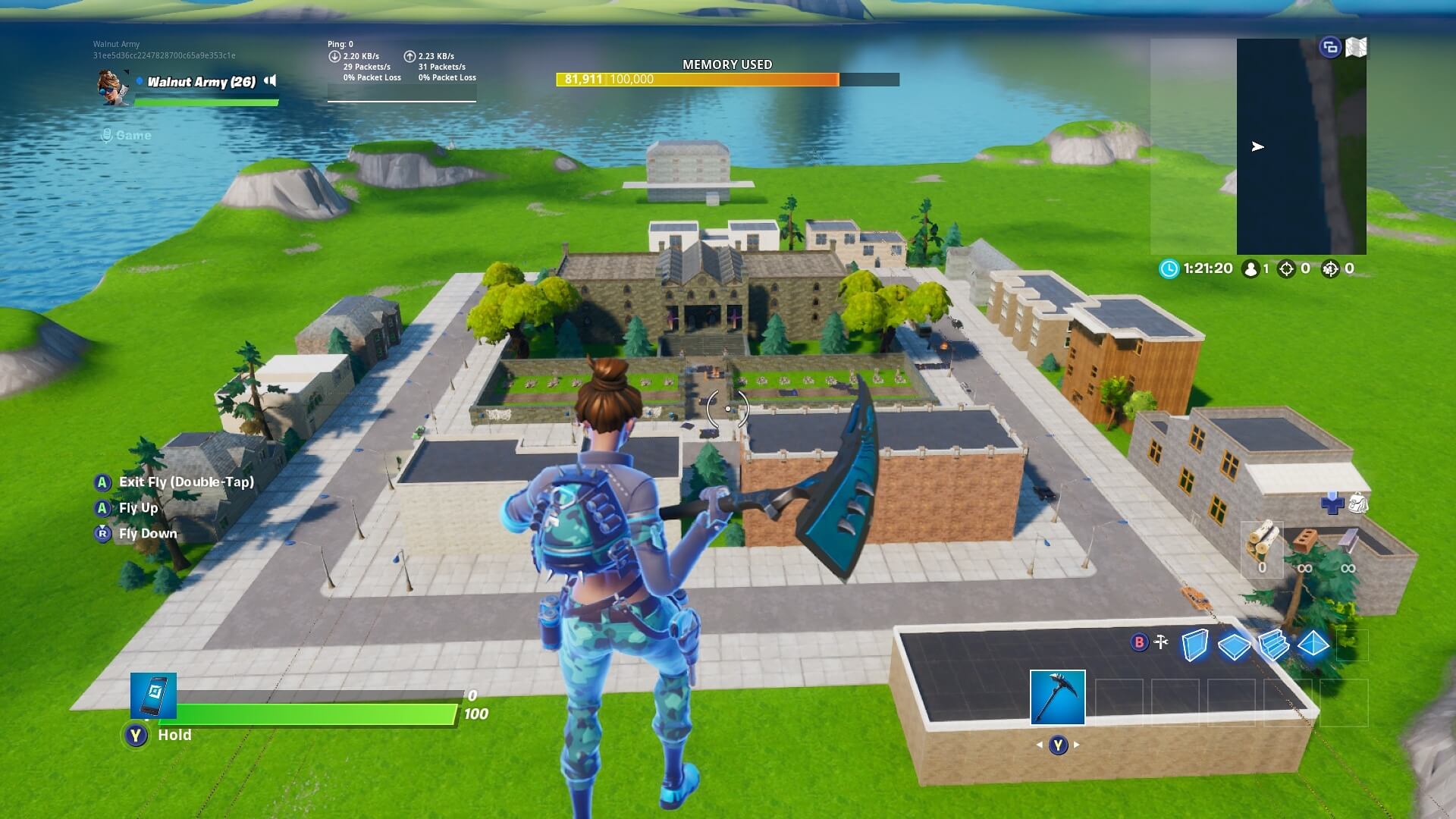Click the Game voice channel microphone

[107, 135]
